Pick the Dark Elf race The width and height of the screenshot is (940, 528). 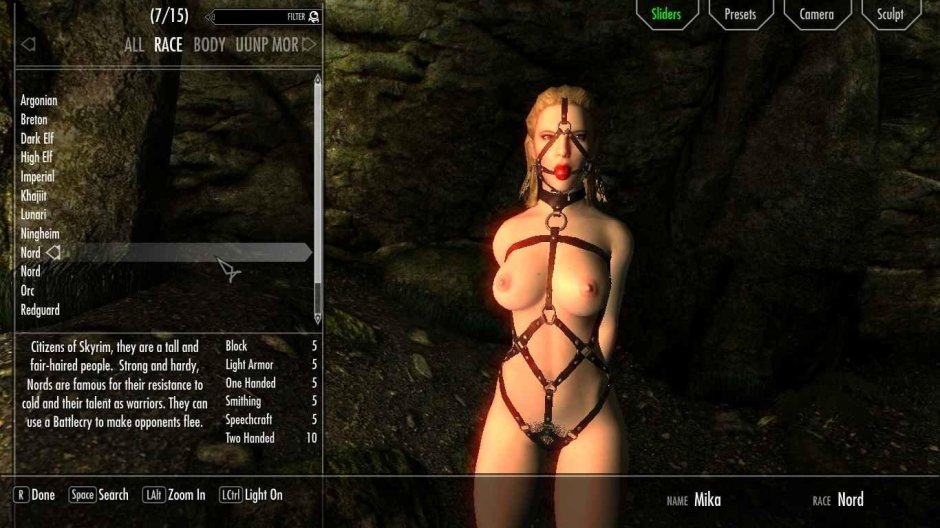click(x=37, y=139)
